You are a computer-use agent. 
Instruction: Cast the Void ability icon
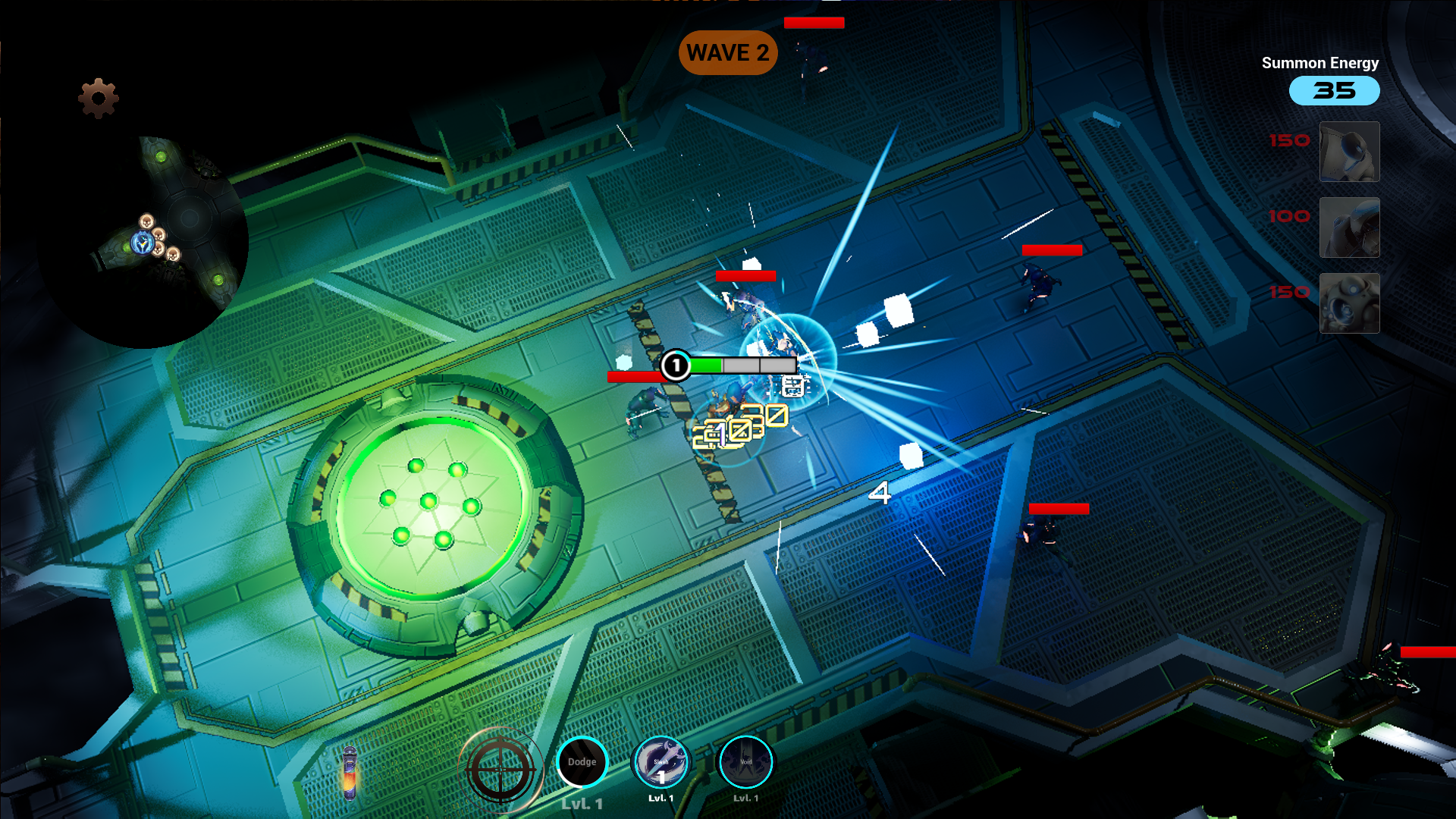[x=745, y=762]
